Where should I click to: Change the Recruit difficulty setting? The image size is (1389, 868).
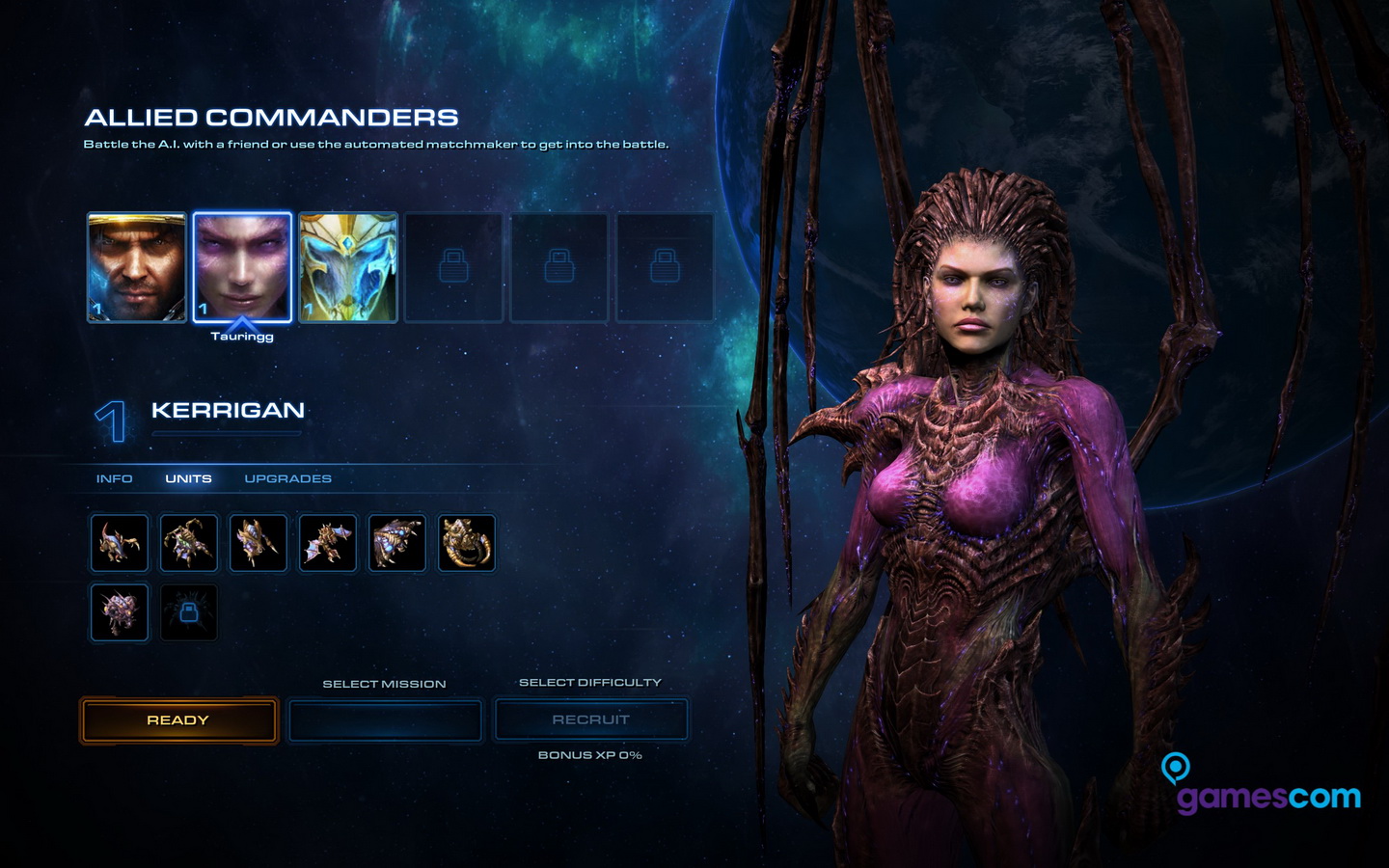pyautogui.click(x=590, y=720)
